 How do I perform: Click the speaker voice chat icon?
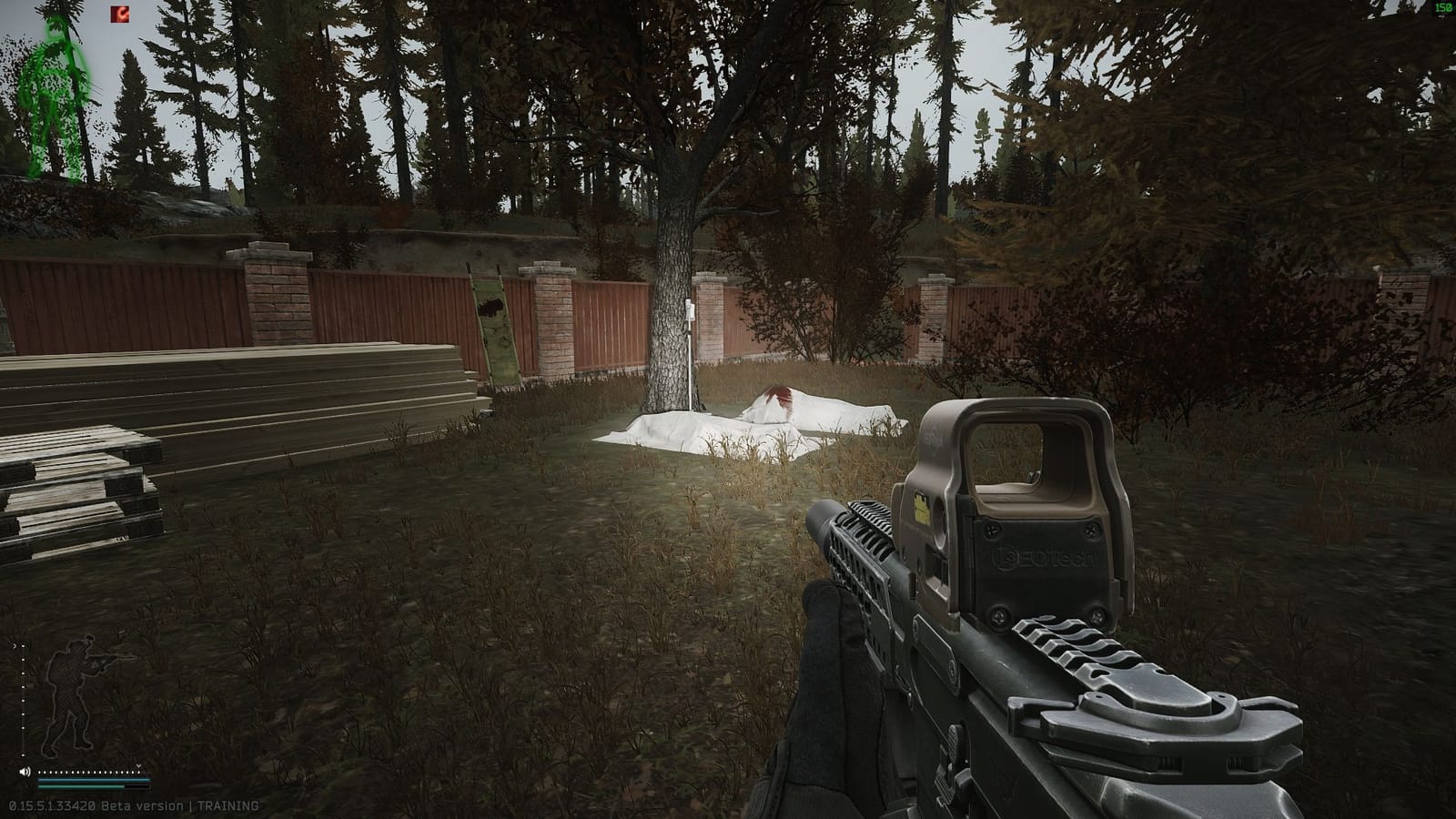tap(25, 772)
